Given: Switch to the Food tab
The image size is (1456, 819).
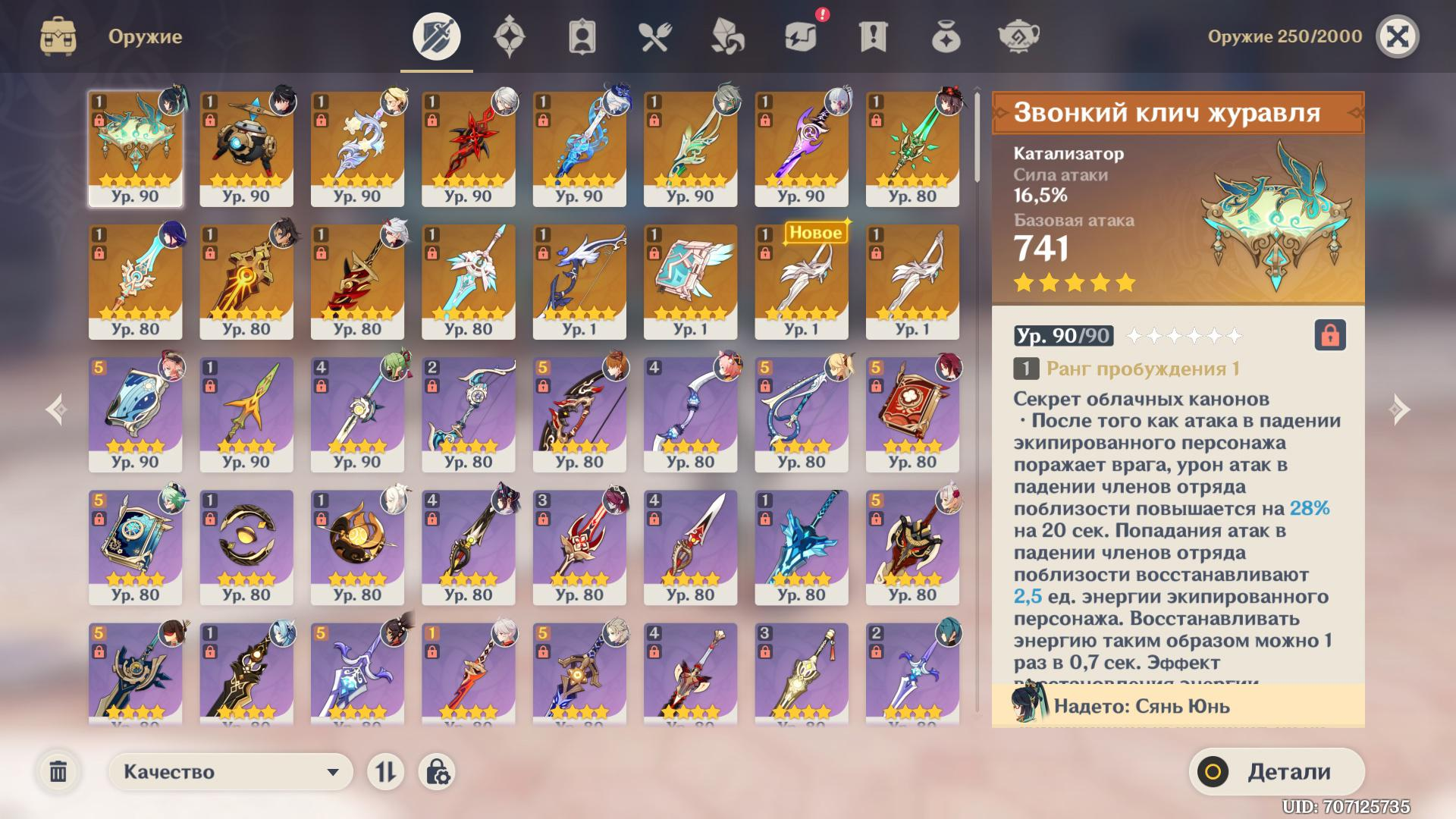Looking at the screenshot, I should 654,36.
